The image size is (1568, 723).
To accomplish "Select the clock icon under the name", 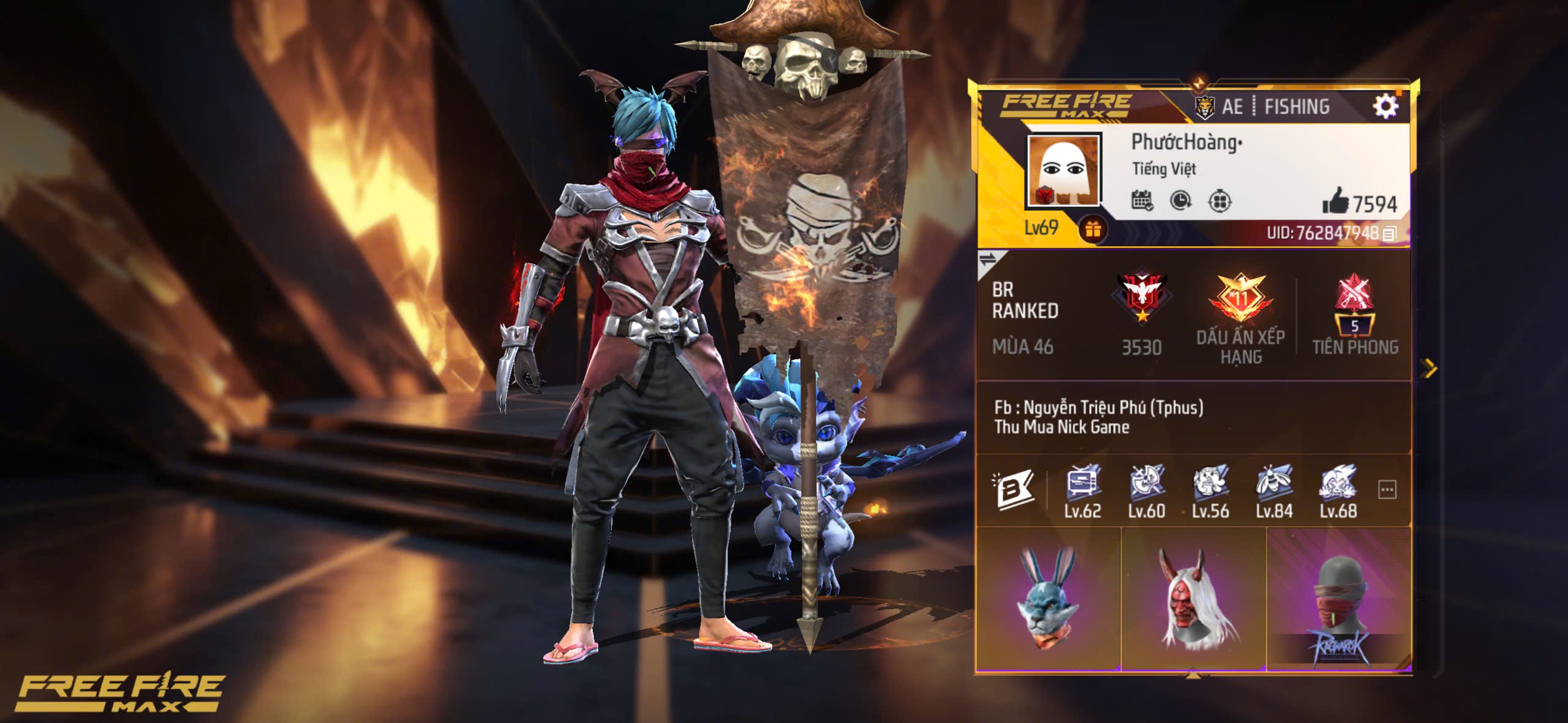I will coord(1180,201).
